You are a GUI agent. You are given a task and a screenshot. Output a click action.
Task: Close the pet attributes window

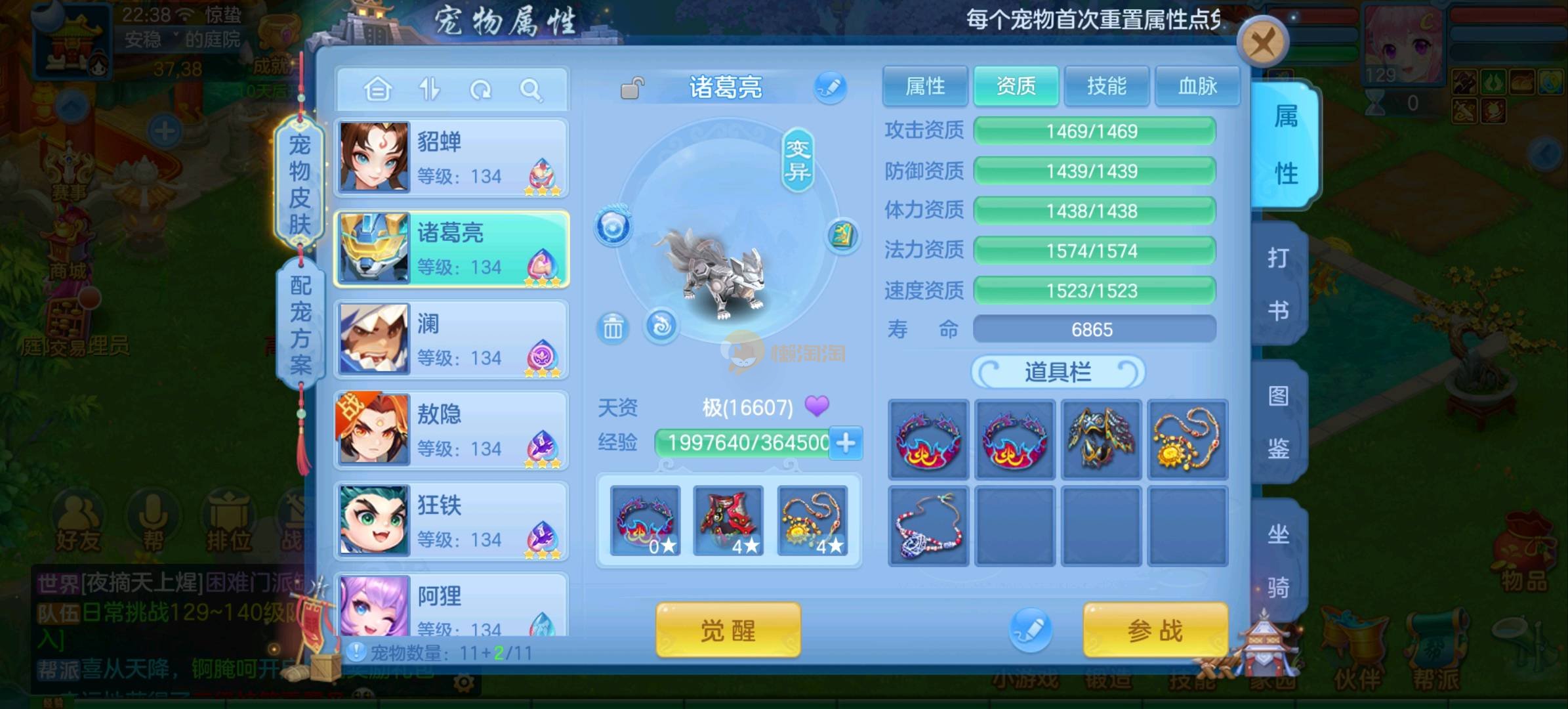[1262, 44]
